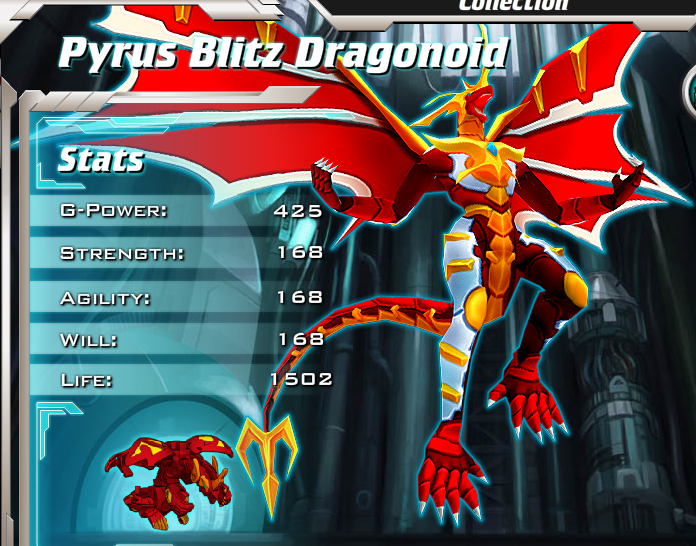Image resolution: width=696 pixels, height=546 pixels.
Task: Select the closed-form Bakugan toy thumbnail
Action: coord(168,472)
